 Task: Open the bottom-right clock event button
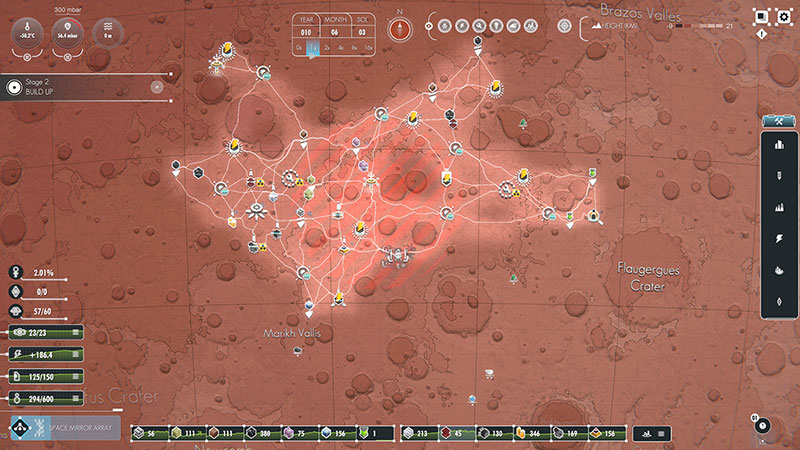pos(763,425)
